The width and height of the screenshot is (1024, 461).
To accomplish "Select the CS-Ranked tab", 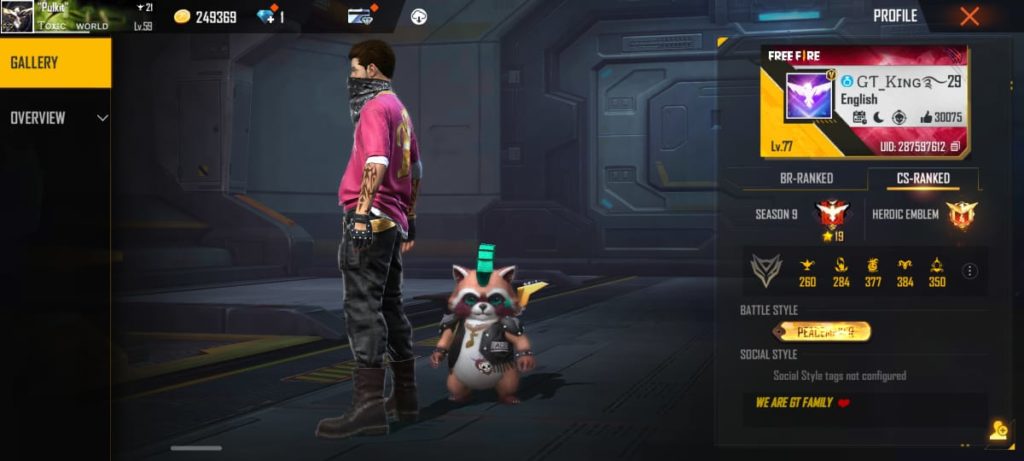I will pos(922,179).
